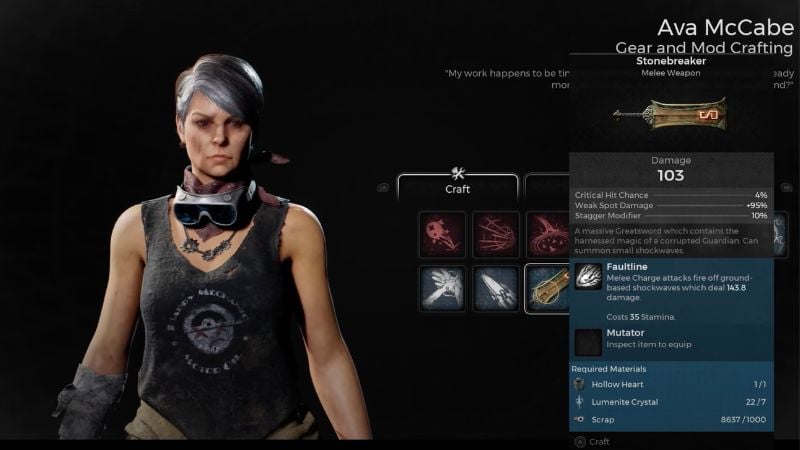
Task: Select the red skull mod slot
Action: click(x=443, y=235)
